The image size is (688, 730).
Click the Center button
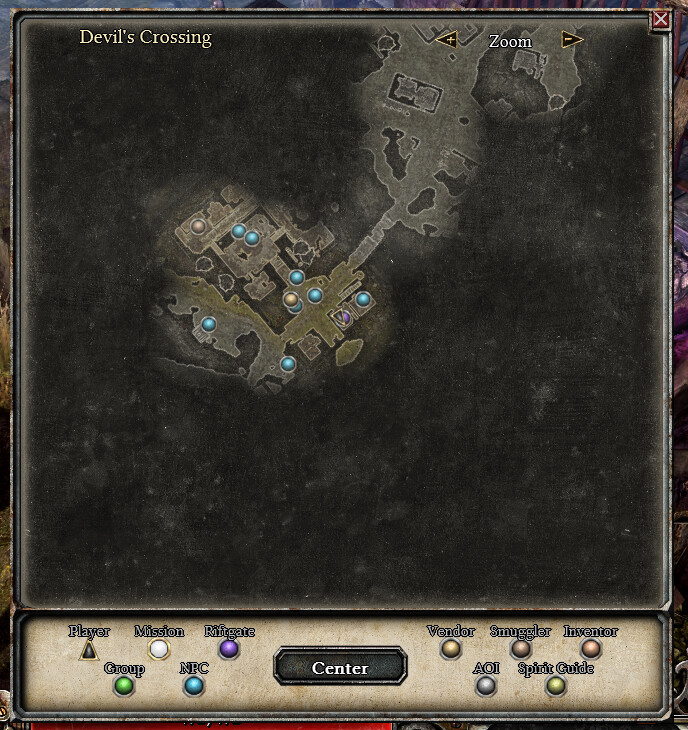point(340,668)
